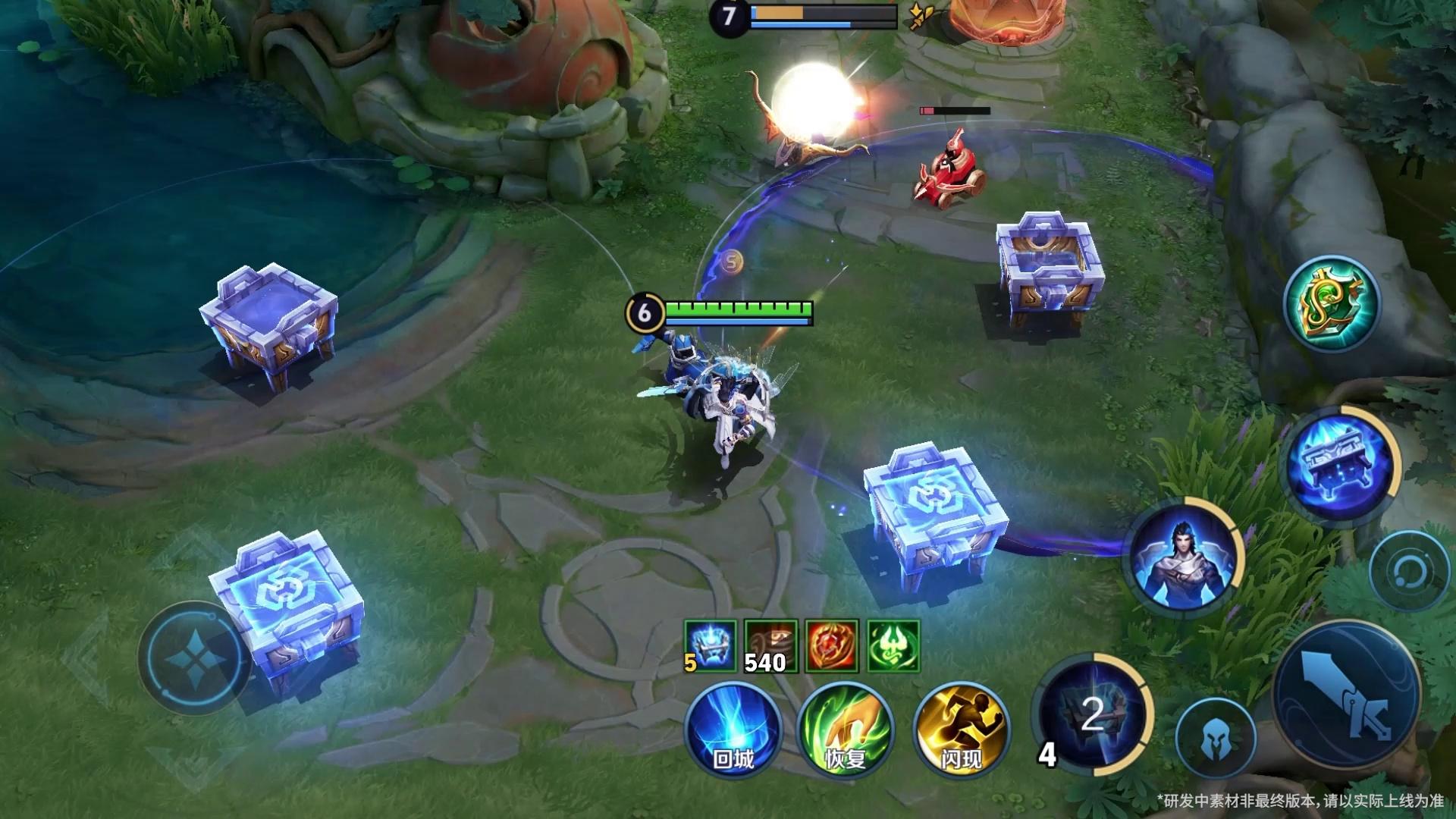Screen dimensions: 1456x819
Task: Inspect the red swirl buff icon
Action: (832, 646)
